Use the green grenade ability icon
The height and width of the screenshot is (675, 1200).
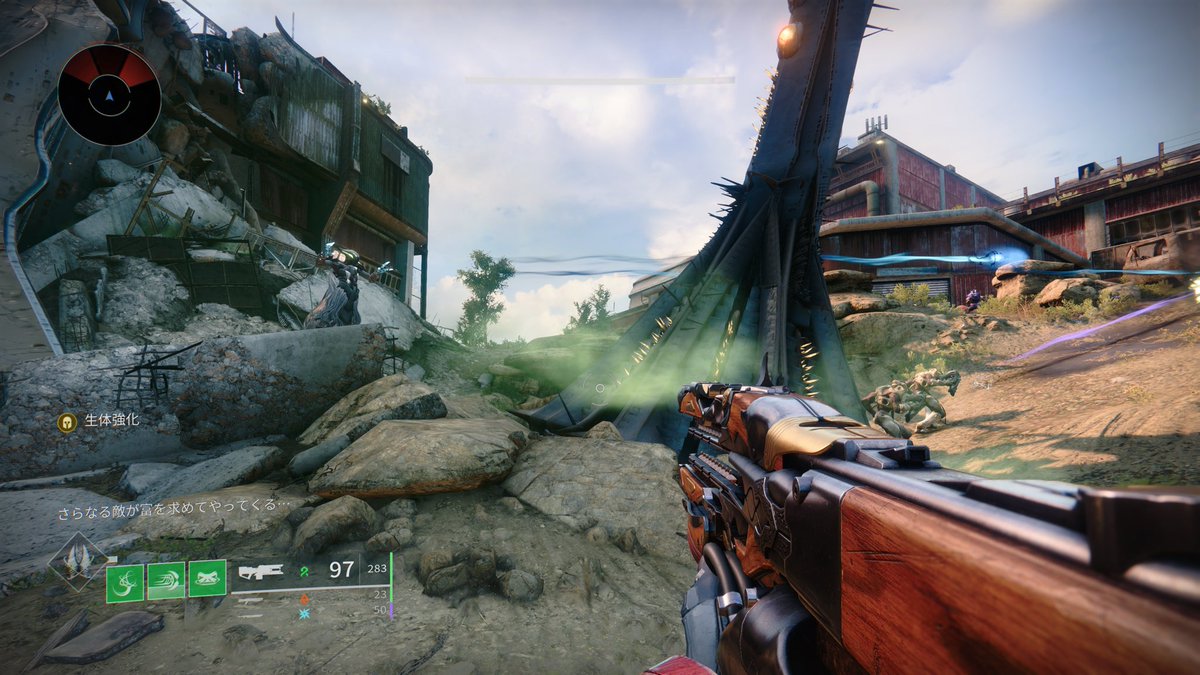tap(125, 581)
